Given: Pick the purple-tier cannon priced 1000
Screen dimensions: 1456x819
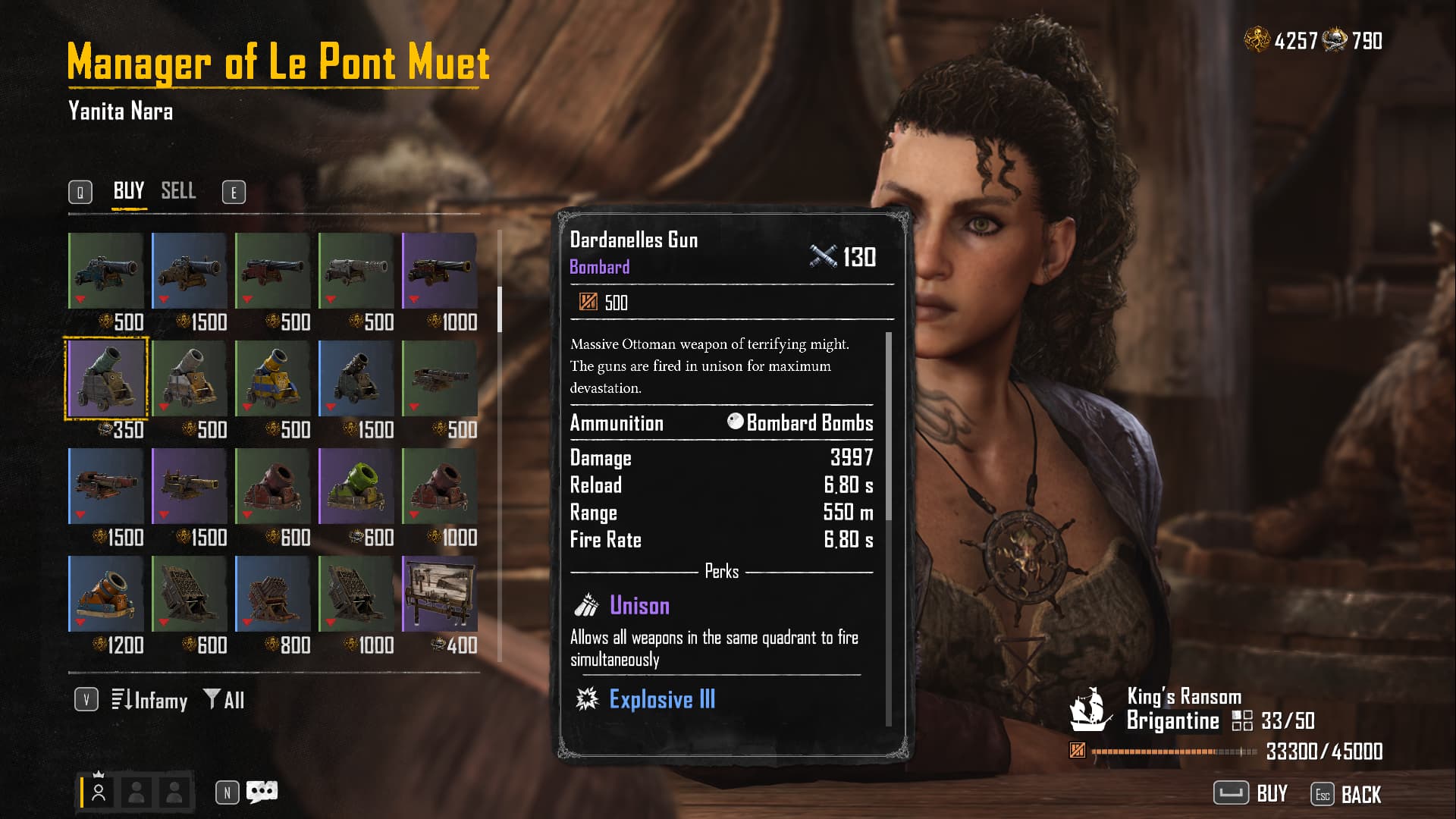Looking at the screenshot, I should coord(440,271).
